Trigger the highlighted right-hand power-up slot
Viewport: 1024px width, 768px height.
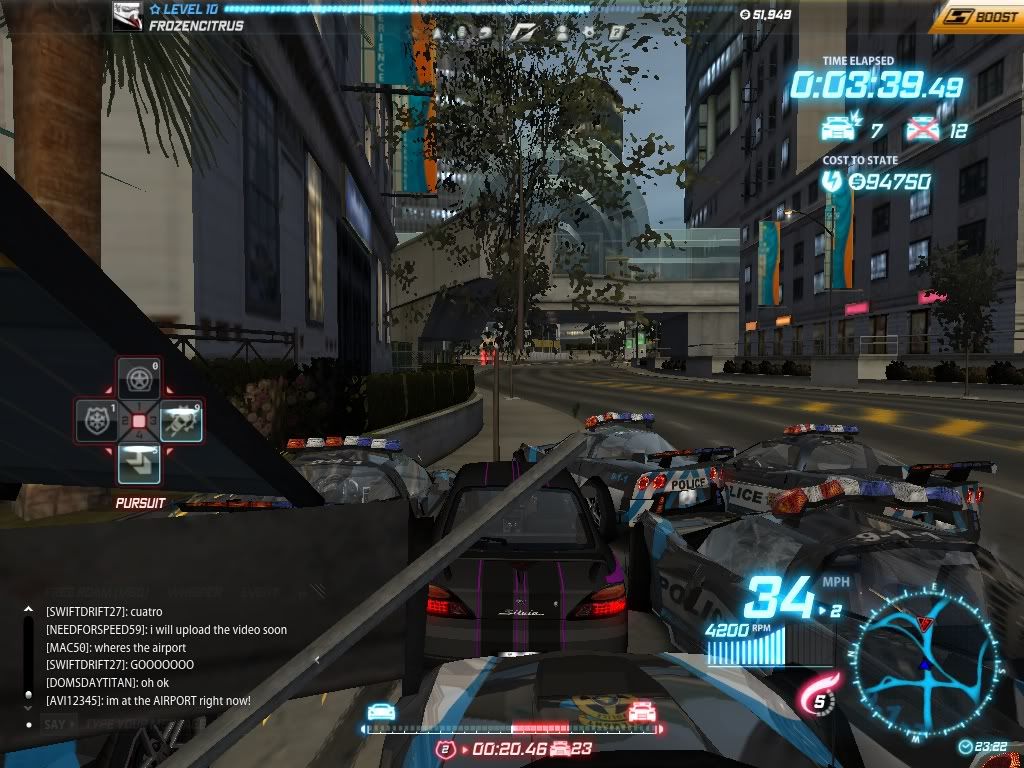[x=180, y=421]
